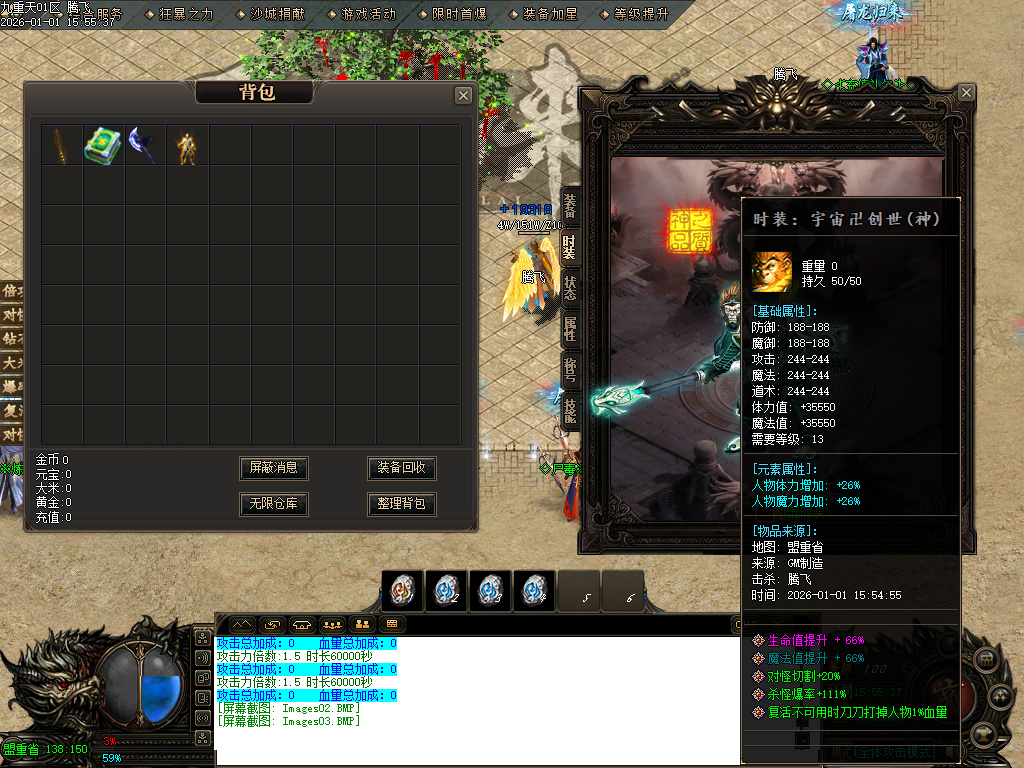Open the 技能 skills tab
The height and width of the screenshot is (768, 1024).
(x=569, y=409)
